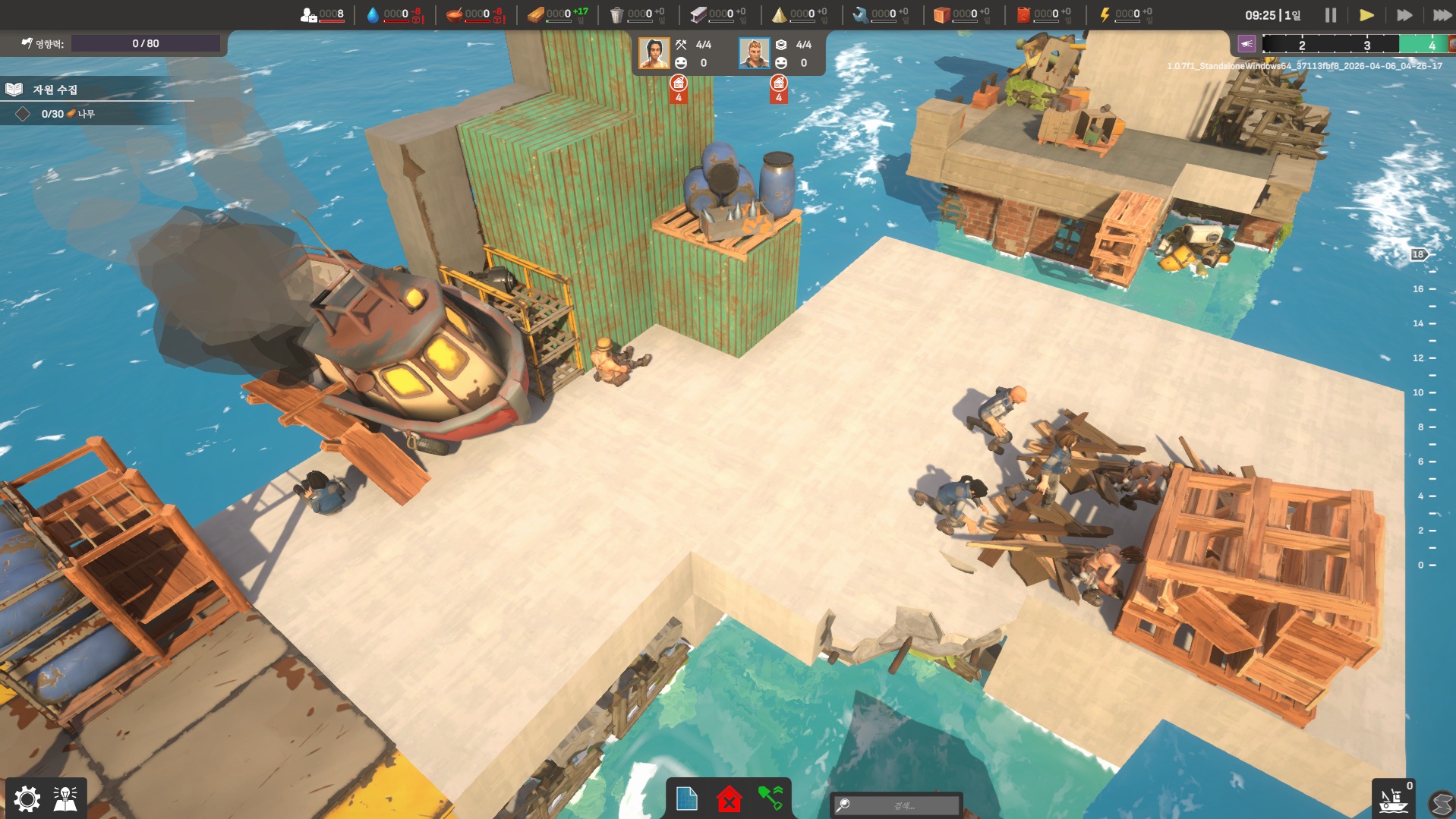Select the blond worker group portrait
This screenshot has width=1456, height=819.
coord(754,53)
